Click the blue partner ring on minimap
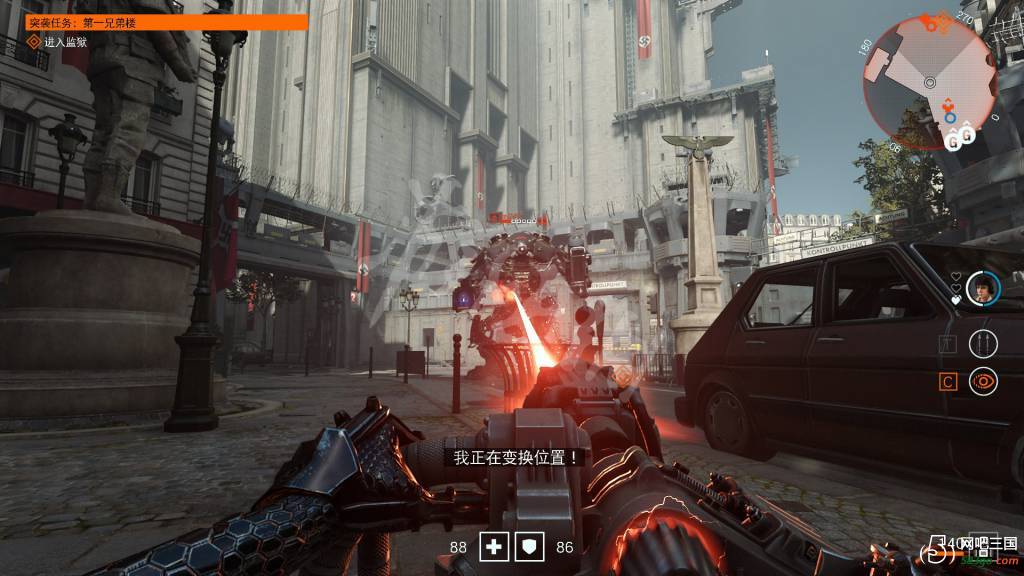The width and height of the screenshot is (1024, 576). click(x=950, y=118)
